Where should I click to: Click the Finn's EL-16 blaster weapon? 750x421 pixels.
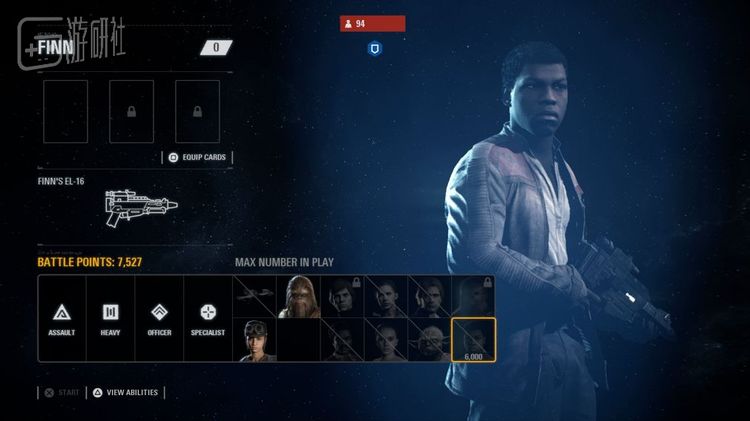[x=140, y=205]
